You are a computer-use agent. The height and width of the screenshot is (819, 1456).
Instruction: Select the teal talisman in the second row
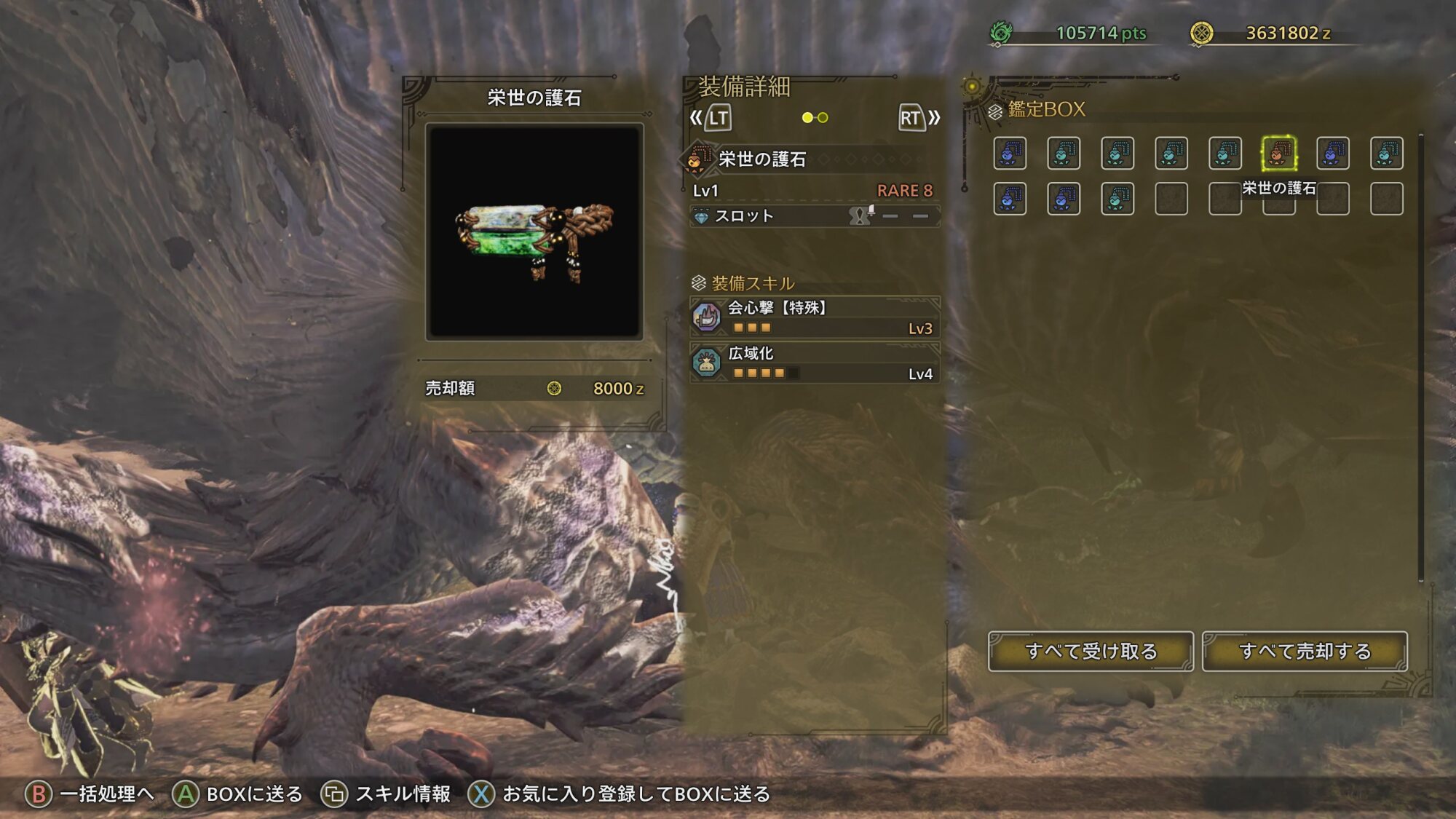1117,199
